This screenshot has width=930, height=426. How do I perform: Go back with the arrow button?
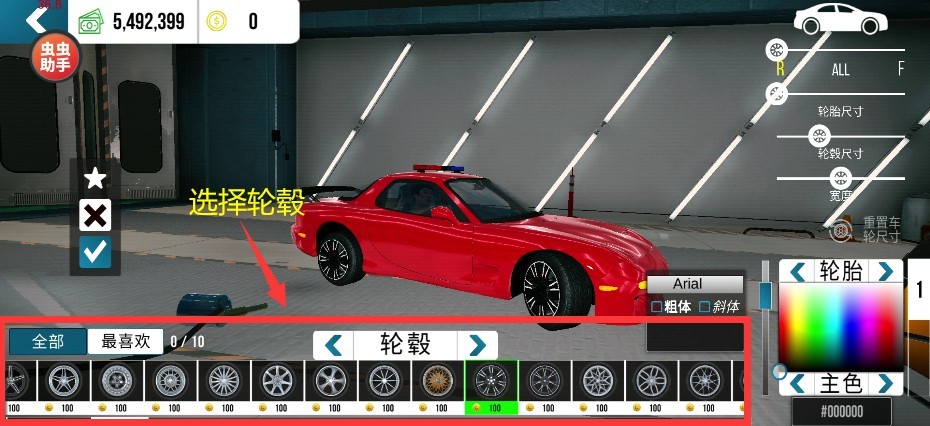(x=35, y=19)
